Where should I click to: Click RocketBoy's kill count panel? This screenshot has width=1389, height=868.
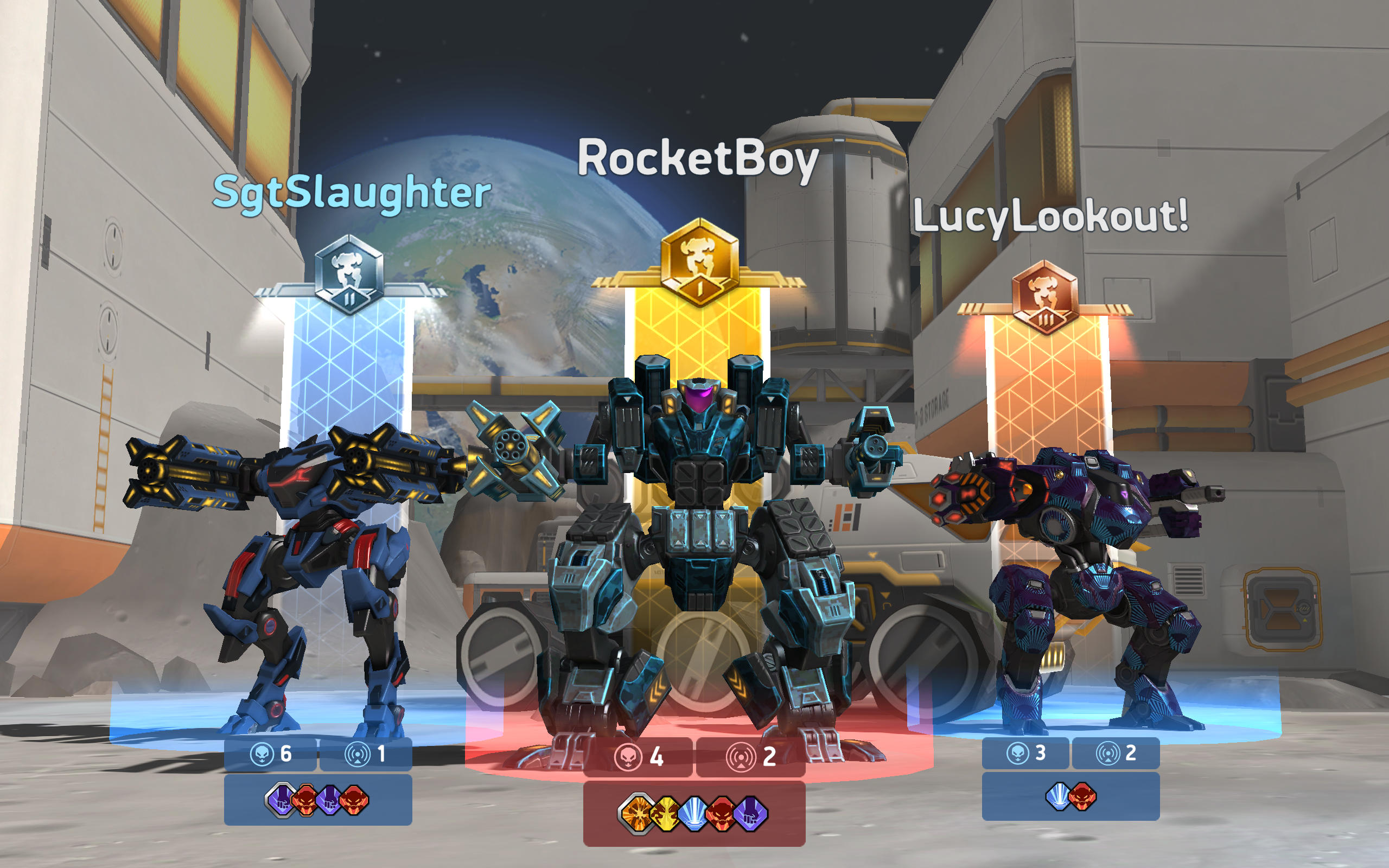pos(637,756)
